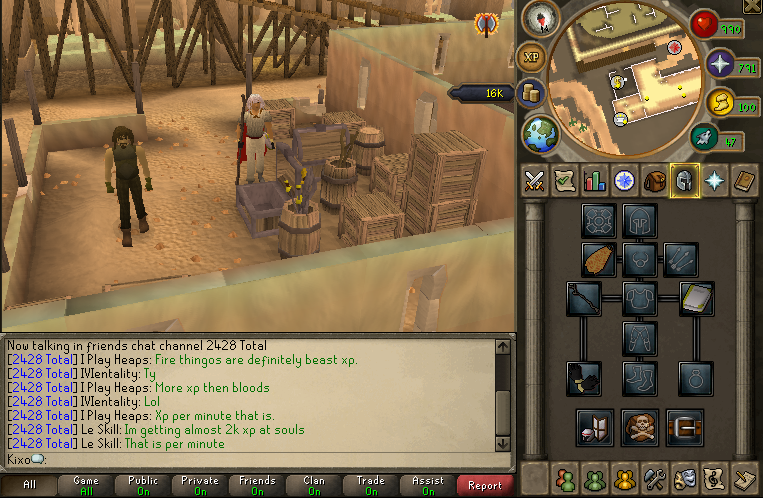Viewport: 763px width, 498px height.
Task: Open the world map globe
Action: click(x=541, y=131)
